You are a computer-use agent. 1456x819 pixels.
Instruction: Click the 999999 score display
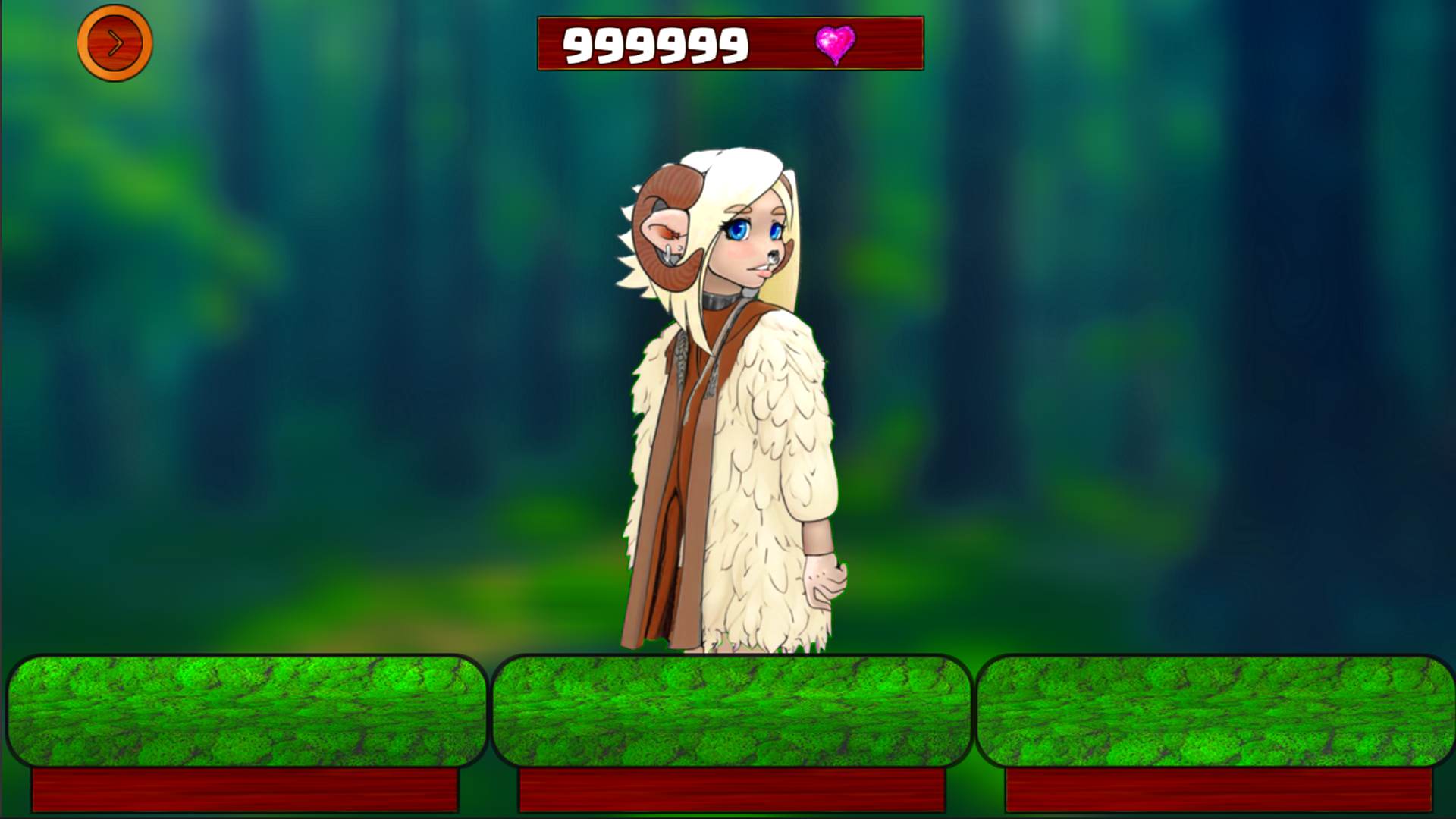tap(656, 43)
